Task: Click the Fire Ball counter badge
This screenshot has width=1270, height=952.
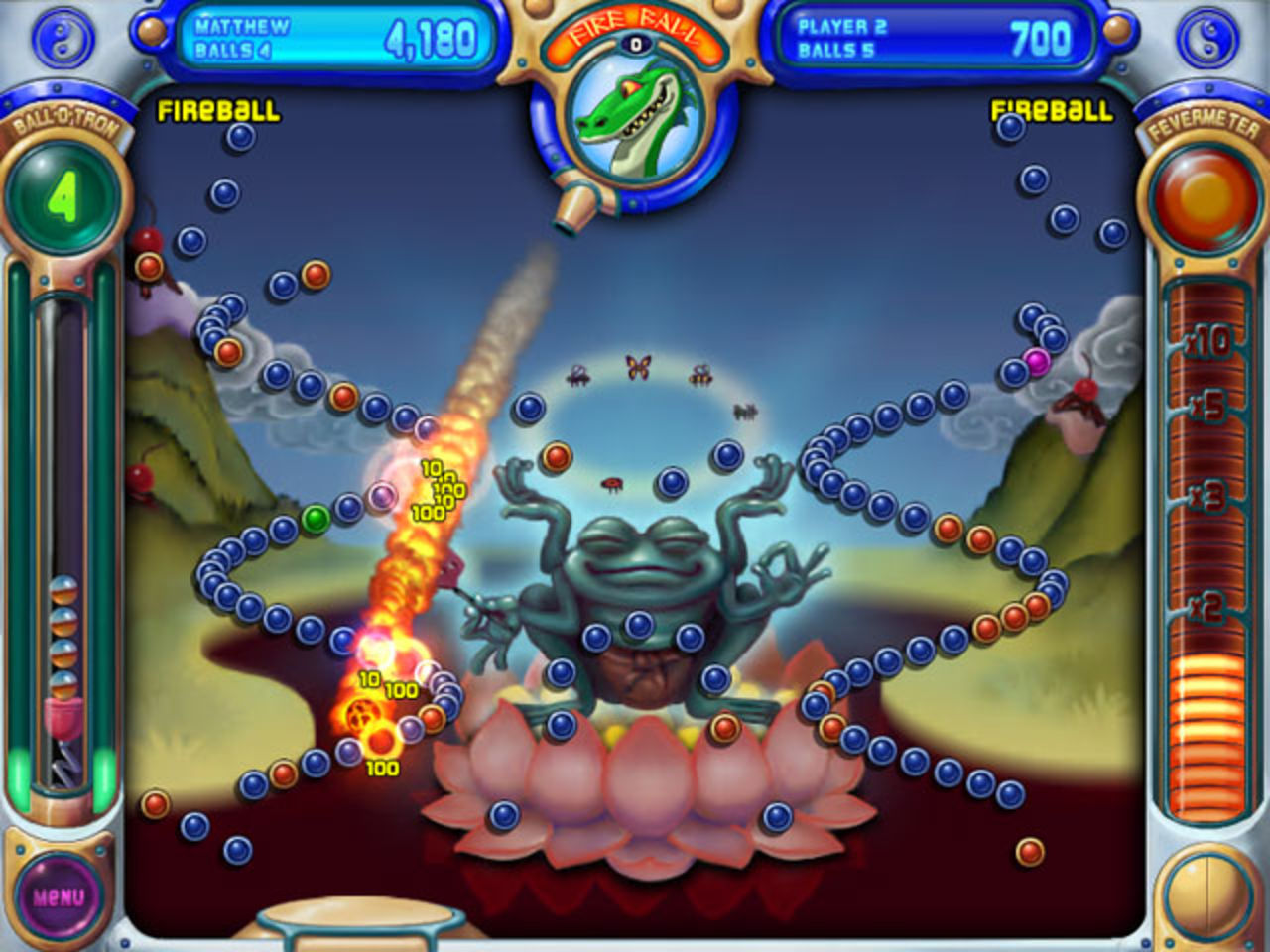Action: 635,43
